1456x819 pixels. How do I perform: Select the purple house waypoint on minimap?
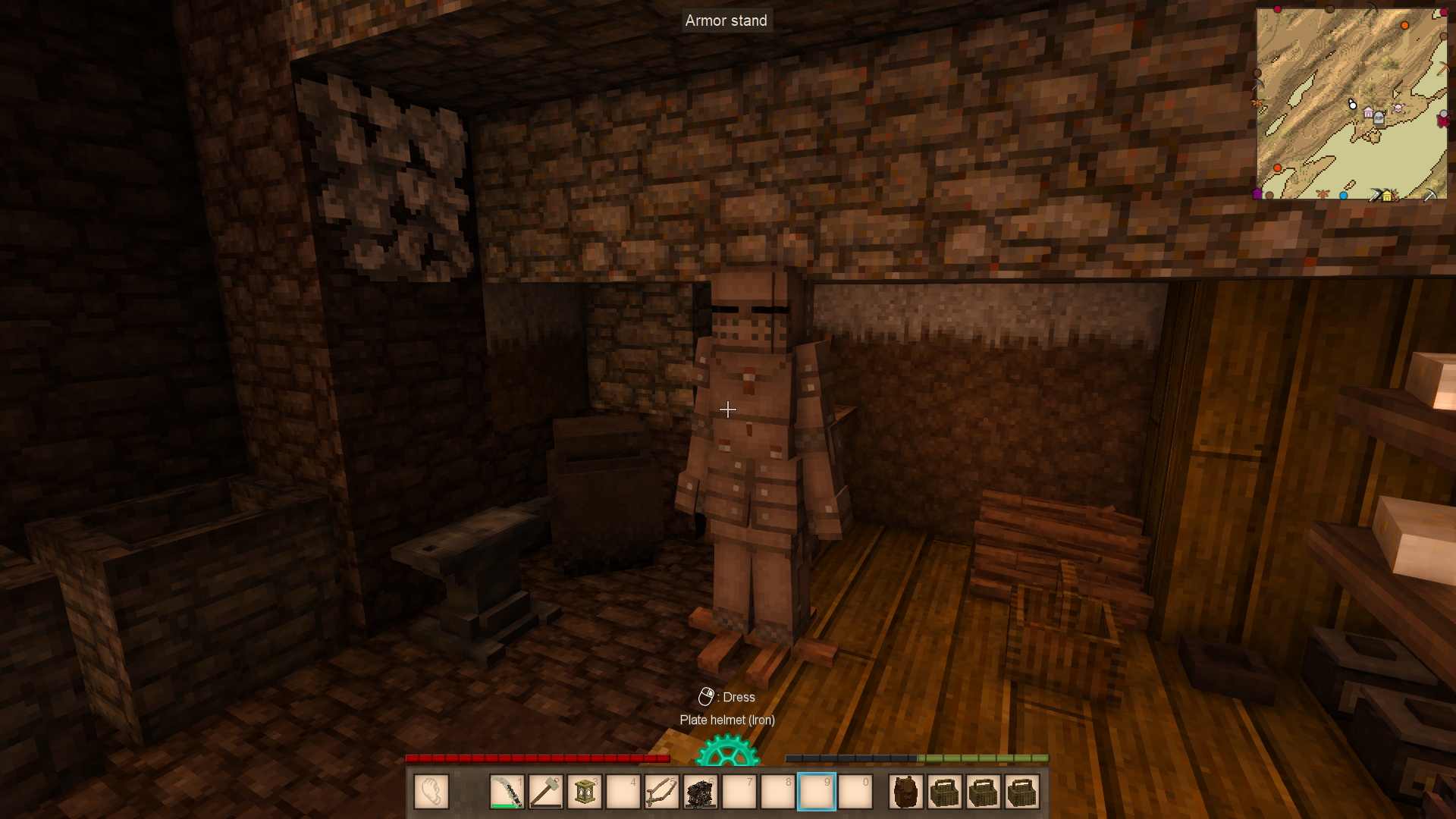1257,194
